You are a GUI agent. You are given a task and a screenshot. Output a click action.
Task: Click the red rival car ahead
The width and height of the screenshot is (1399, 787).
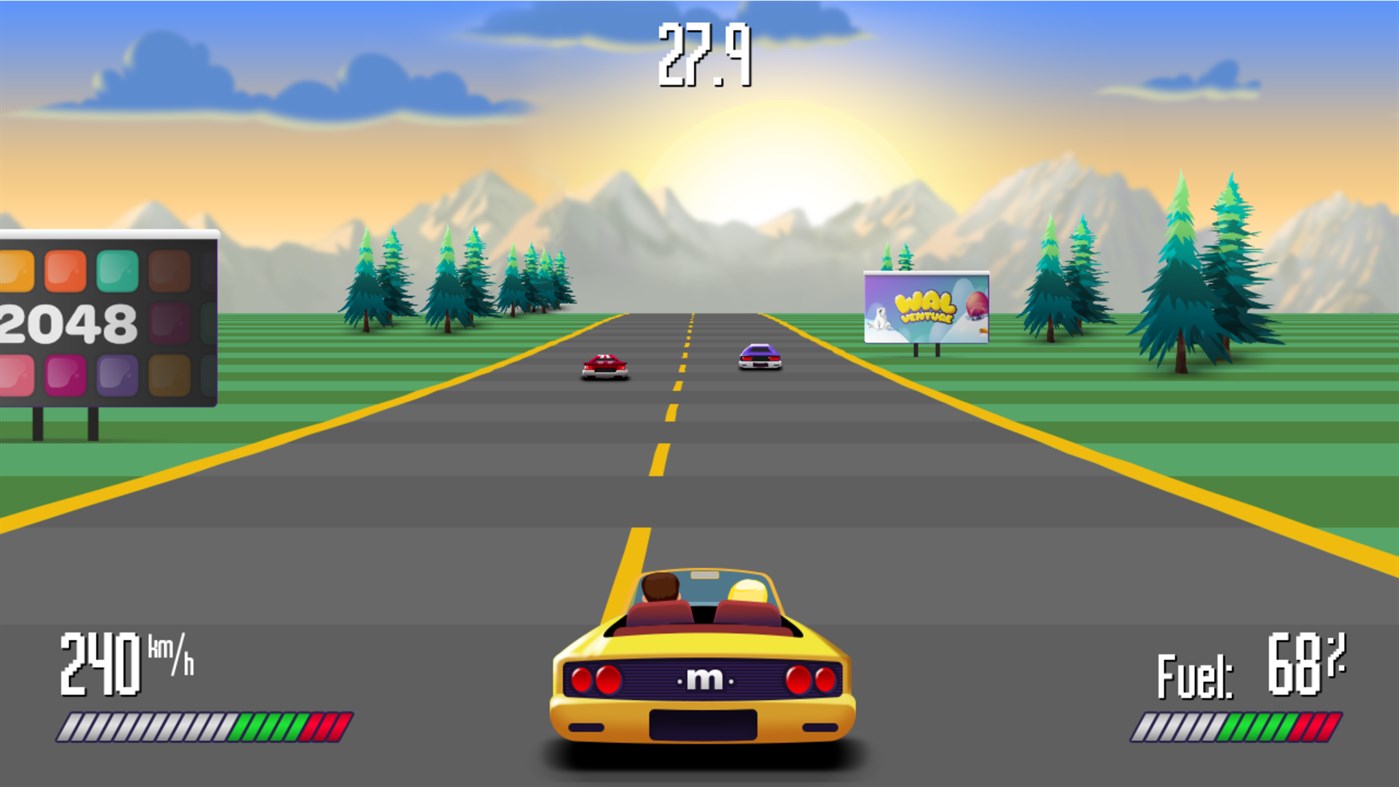tap(604, 368)
